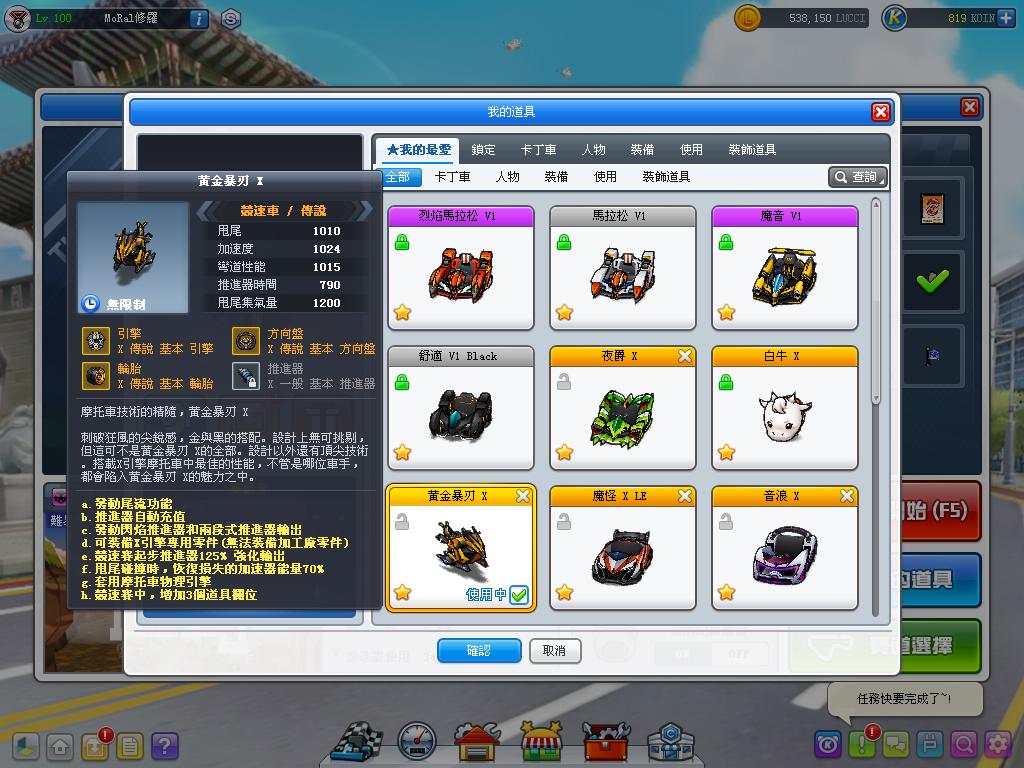Choose the 夜爵 X kart card

pyautogui.click(x=623, y=408)
